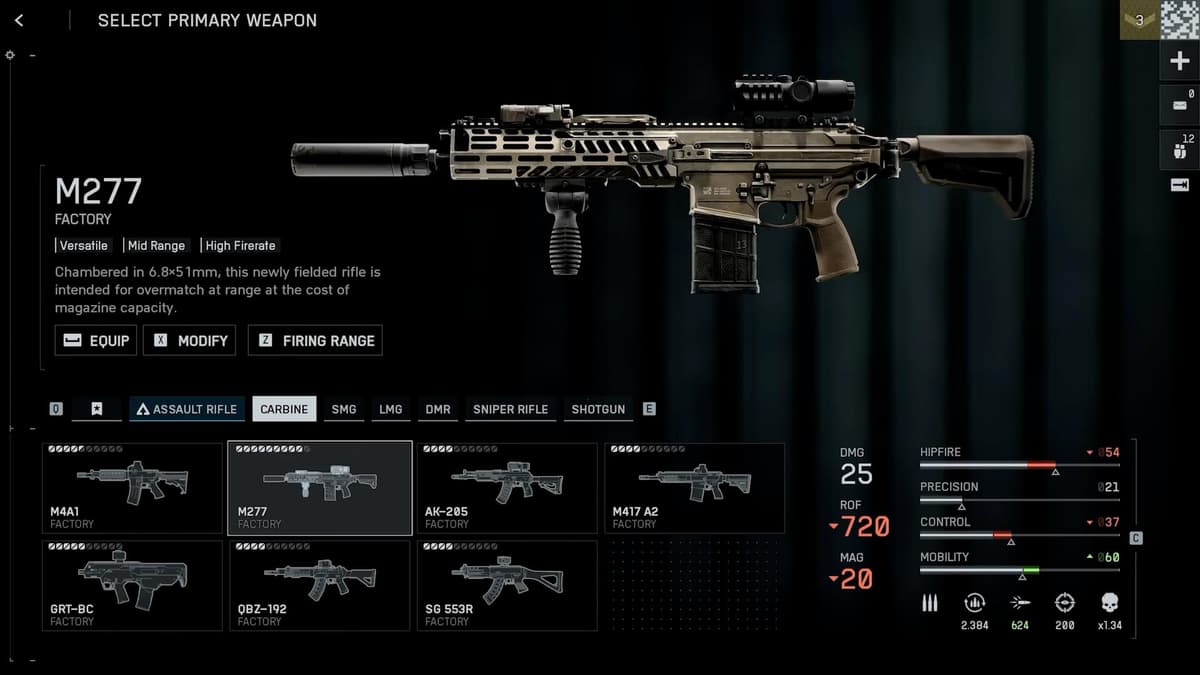Go back using the top-left arrow
The width and height of the screenshot is (1200, 675).
tap(19, 21)
